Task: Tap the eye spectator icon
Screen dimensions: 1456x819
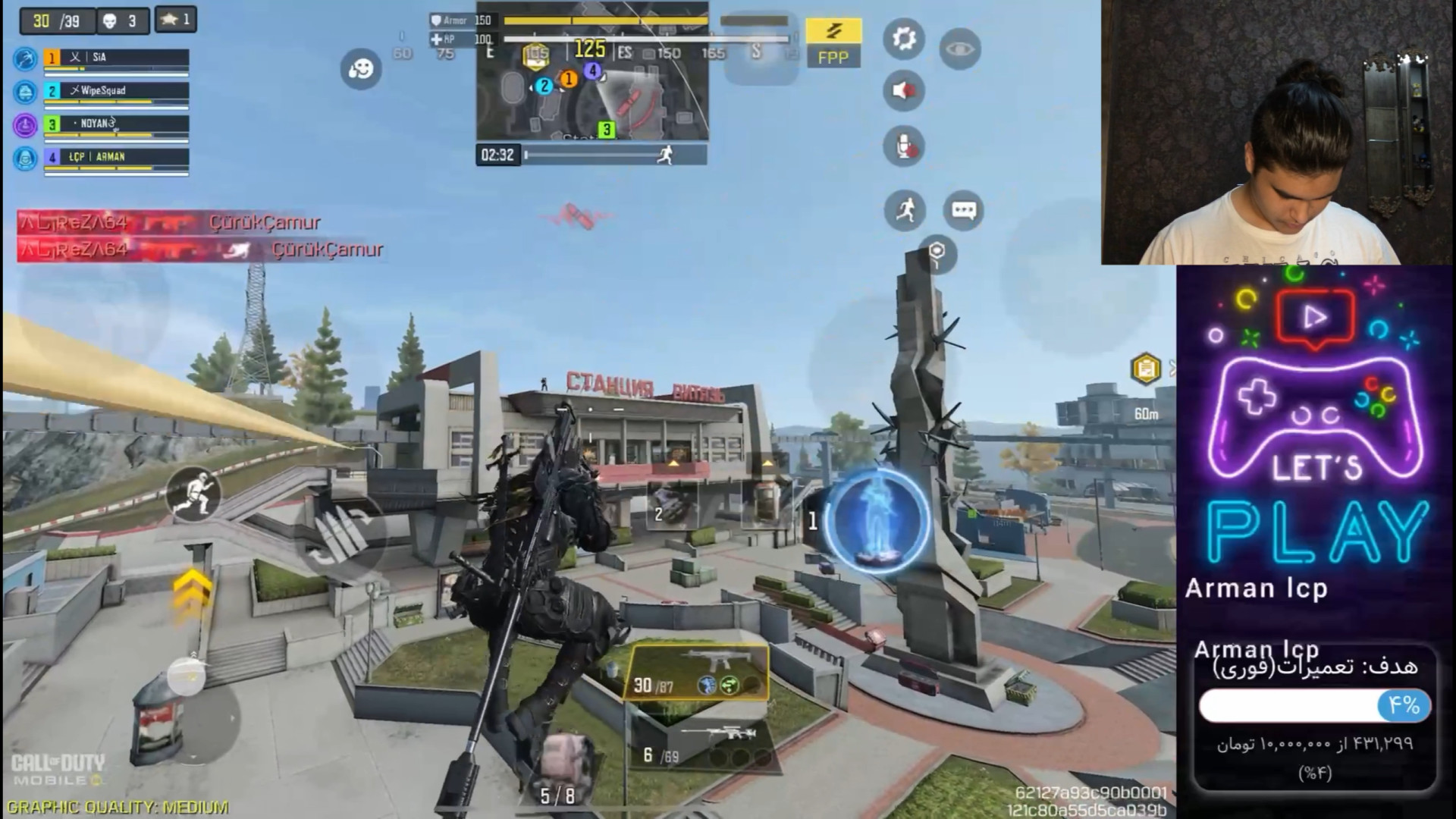Action: point(960,49)
